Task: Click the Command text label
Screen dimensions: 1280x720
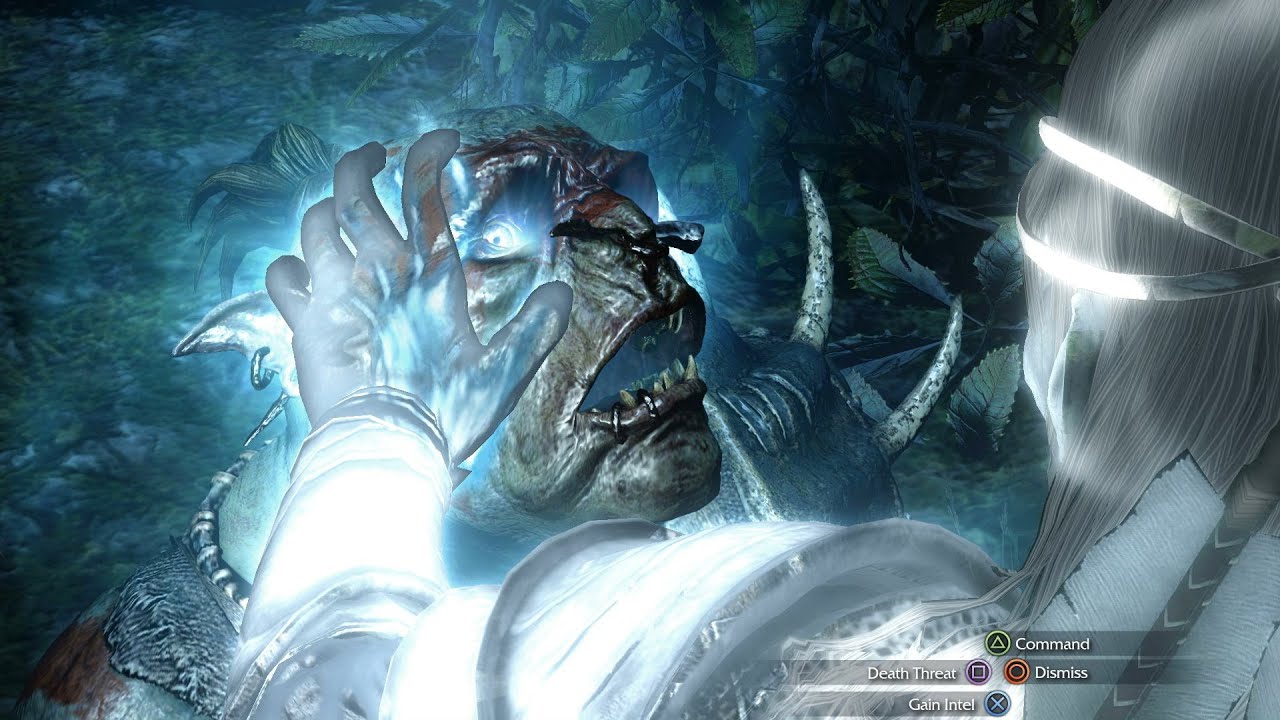Action: [1052, 644]
